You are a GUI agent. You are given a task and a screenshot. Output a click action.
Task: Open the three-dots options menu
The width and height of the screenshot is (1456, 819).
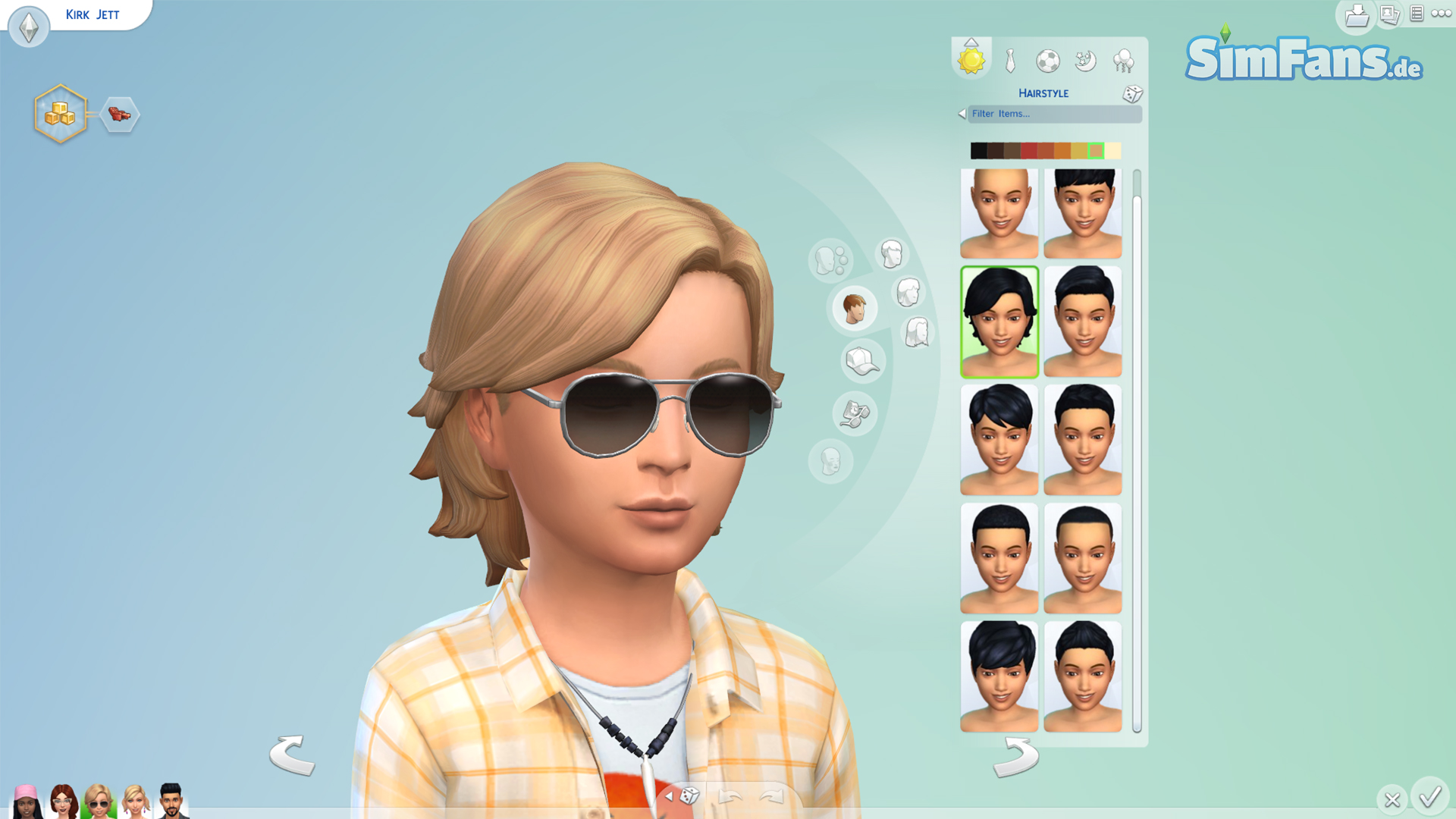click(x=1442, y=14)
